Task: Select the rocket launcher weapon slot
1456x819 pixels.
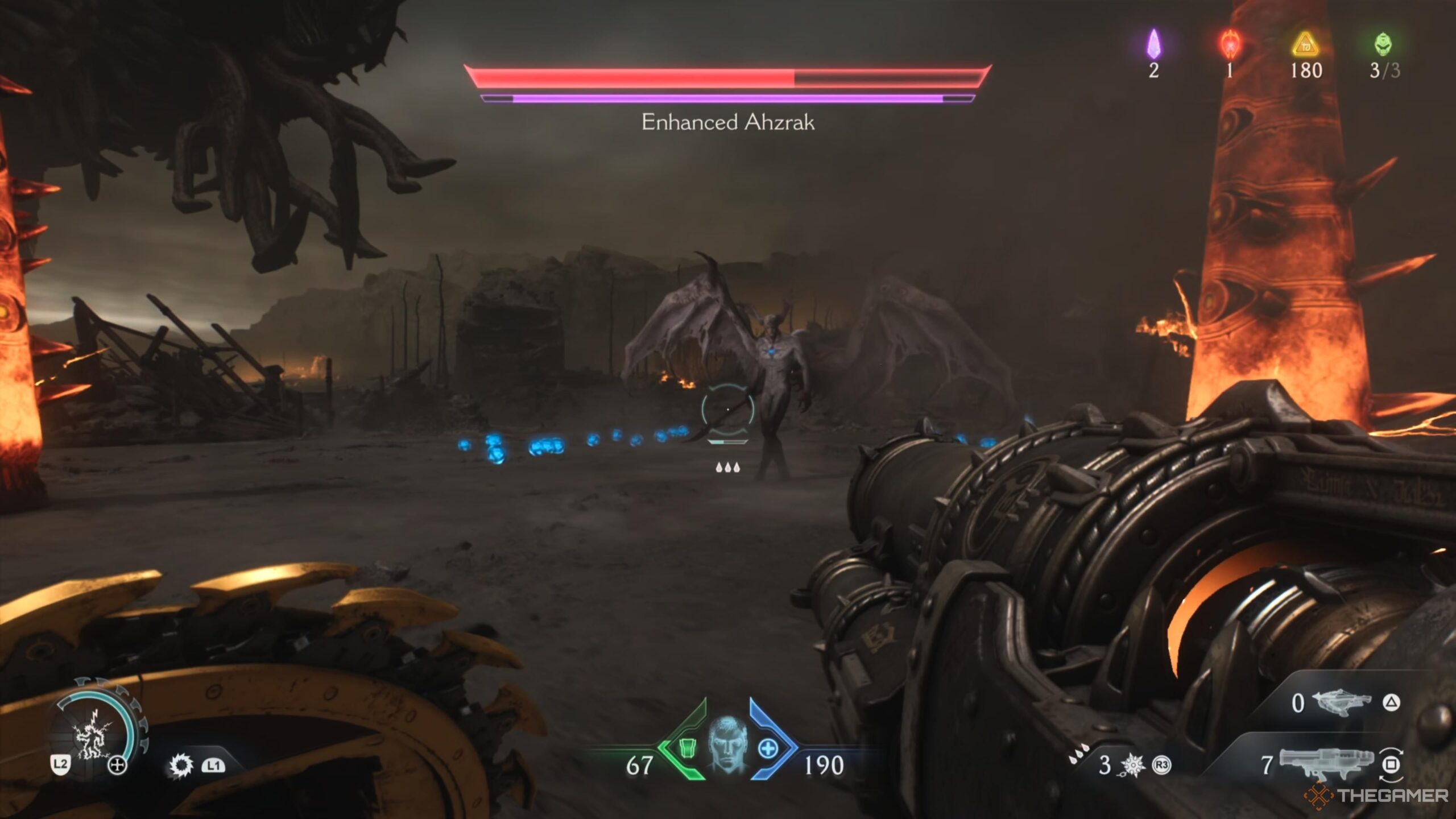Action: [1326, 764]
